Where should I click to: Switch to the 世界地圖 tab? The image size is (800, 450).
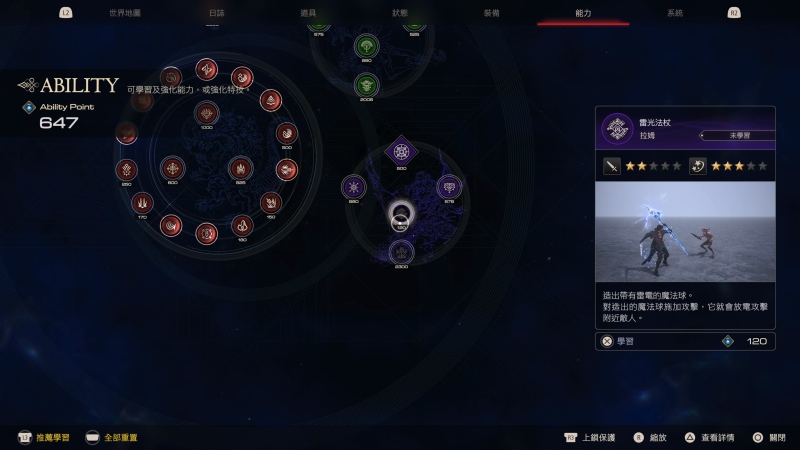125,13
